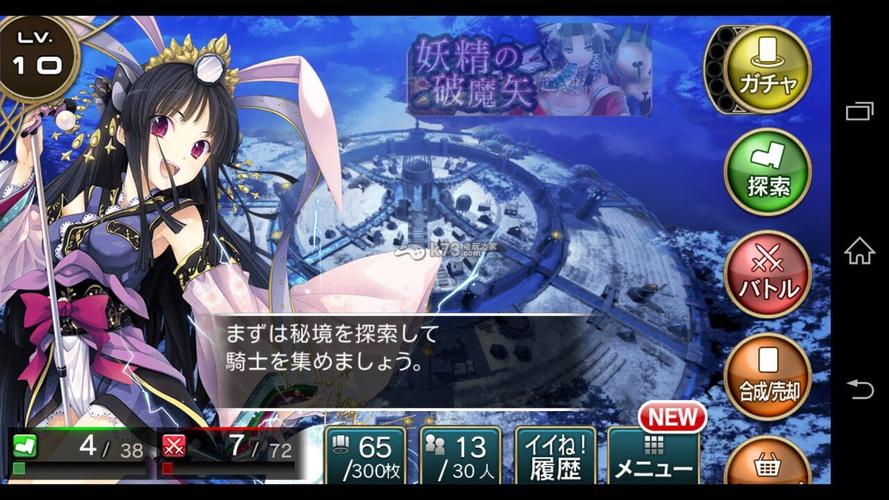Open the ガチャ gacha button
The height and width of the screenshot is (500, 889).
pyautogui.click(x=767, y=69)
